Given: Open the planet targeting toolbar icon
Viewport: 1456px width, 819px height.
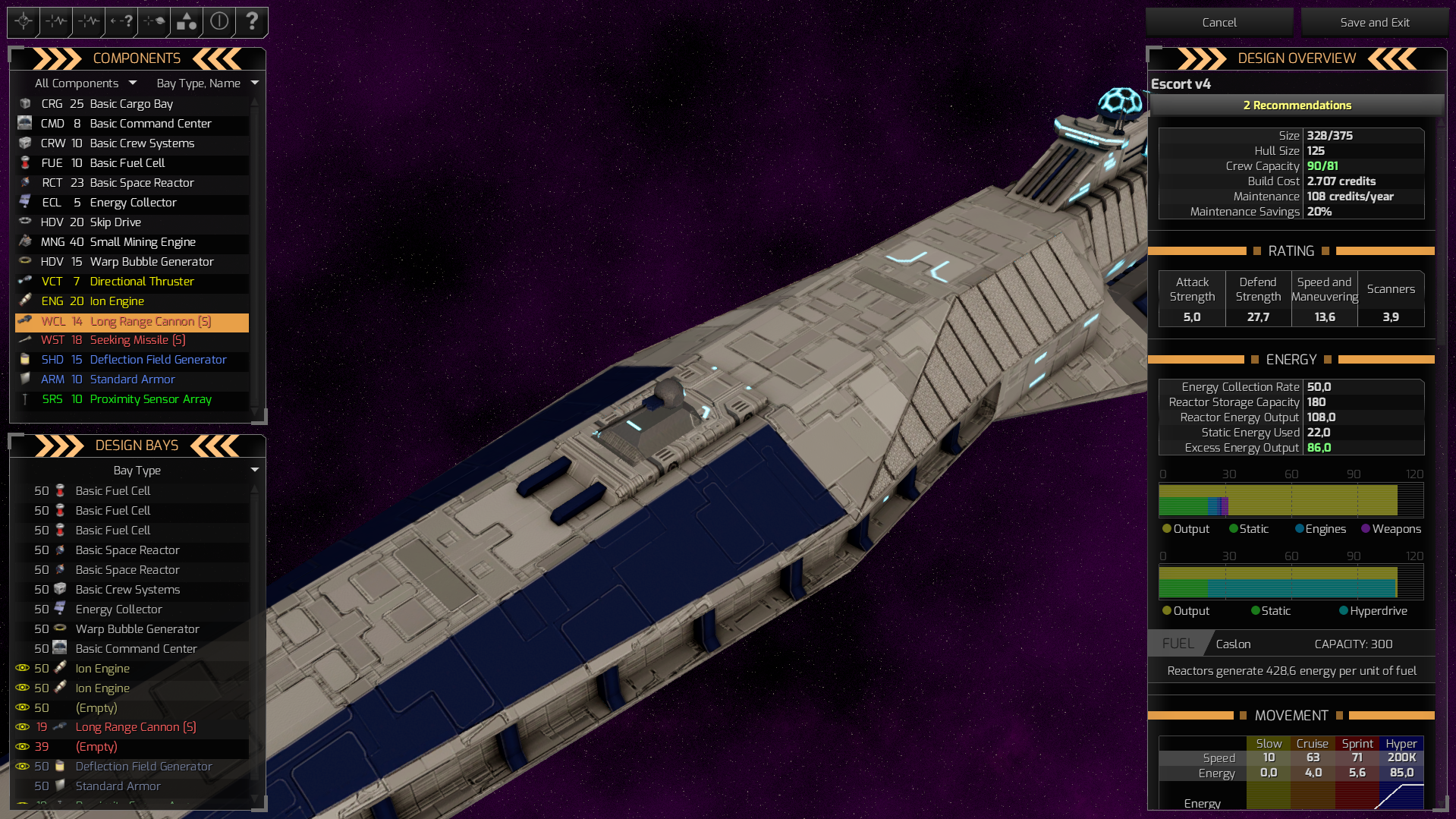Looking at the screenshot, I should [x=153, y=22].
